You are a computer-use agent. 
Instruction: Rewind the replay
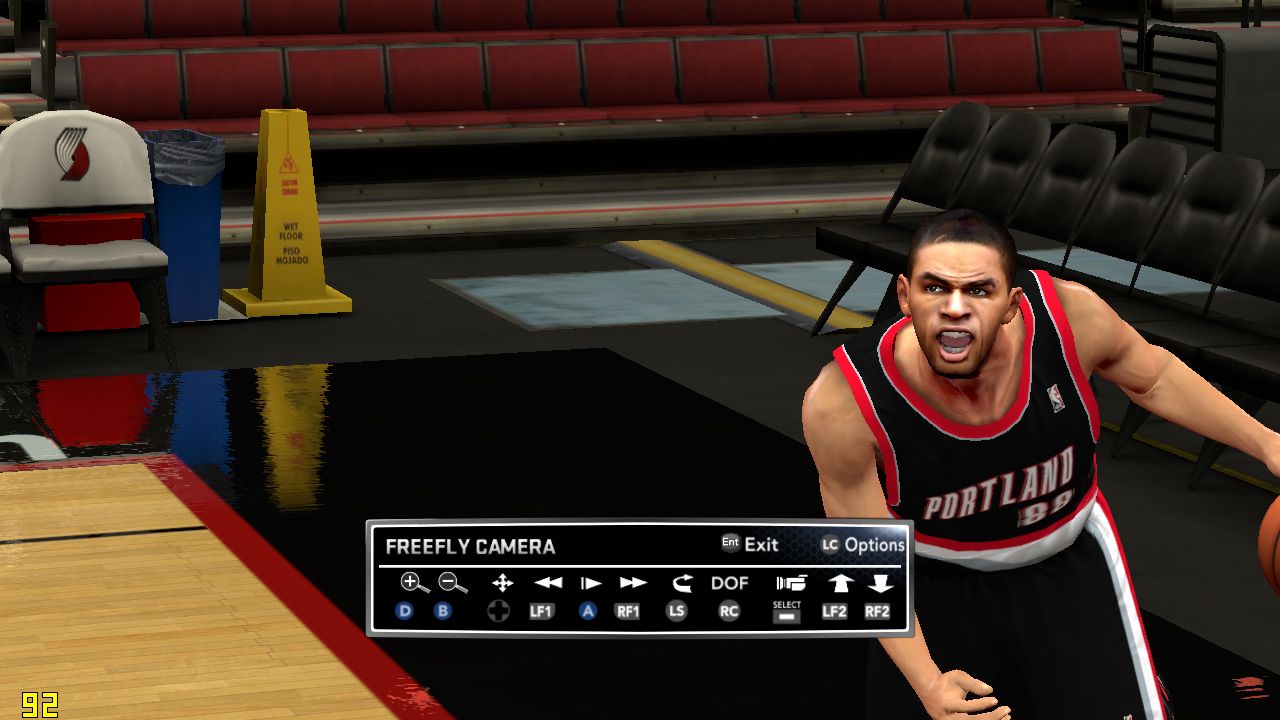click(x=547, y=582)
